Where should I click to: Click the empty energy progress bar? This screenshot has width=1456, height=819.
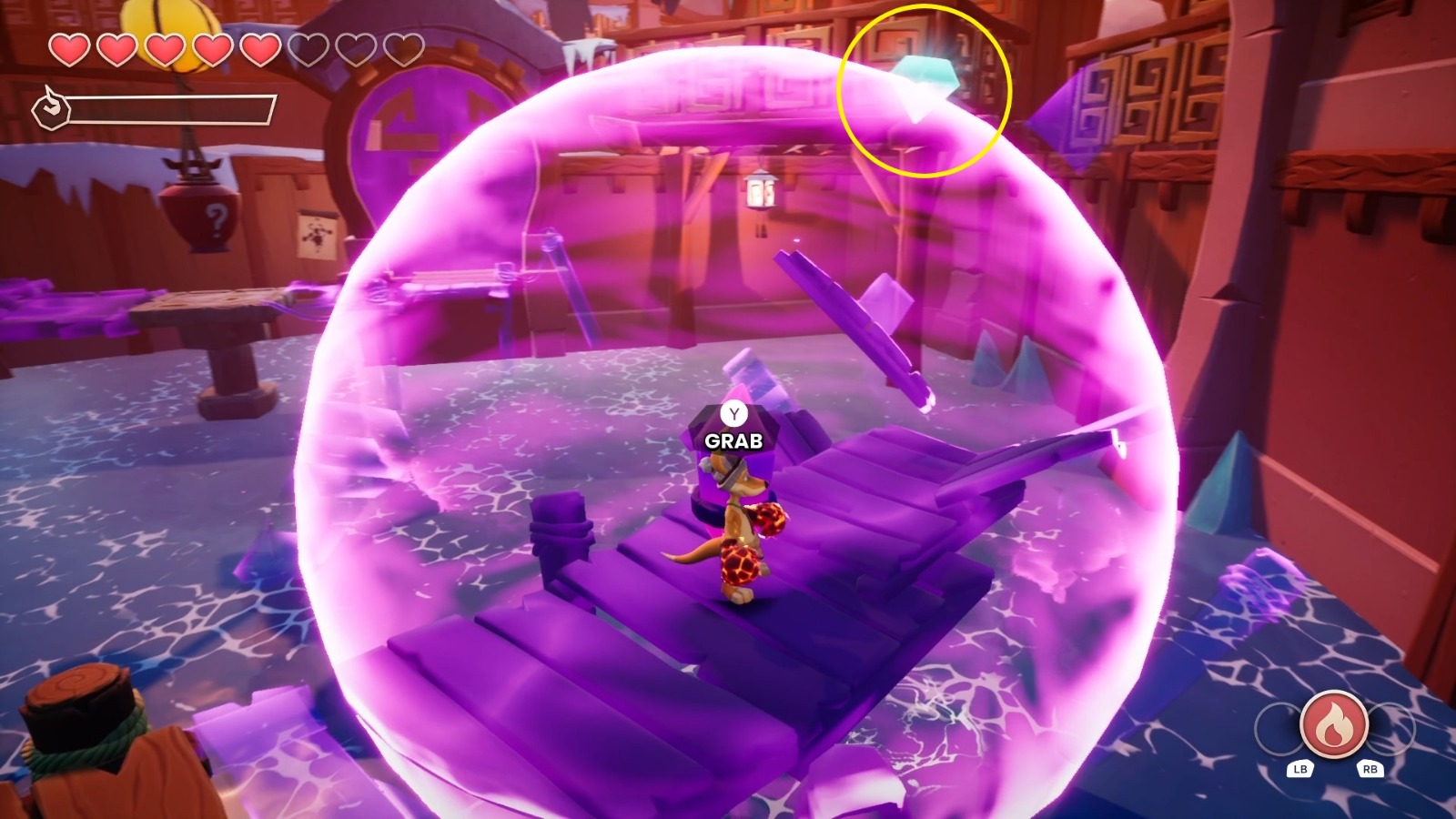pos(173,111)
